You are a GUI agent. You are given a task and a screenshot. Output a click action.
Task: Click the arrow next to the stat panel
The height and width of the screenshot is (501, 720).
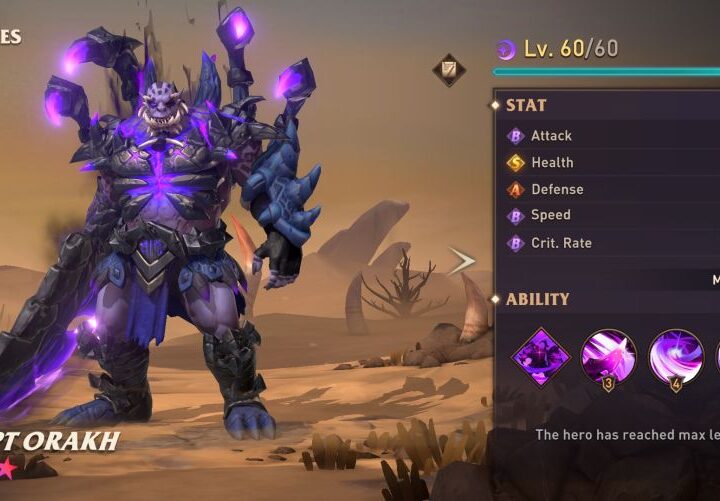(462, 262)
